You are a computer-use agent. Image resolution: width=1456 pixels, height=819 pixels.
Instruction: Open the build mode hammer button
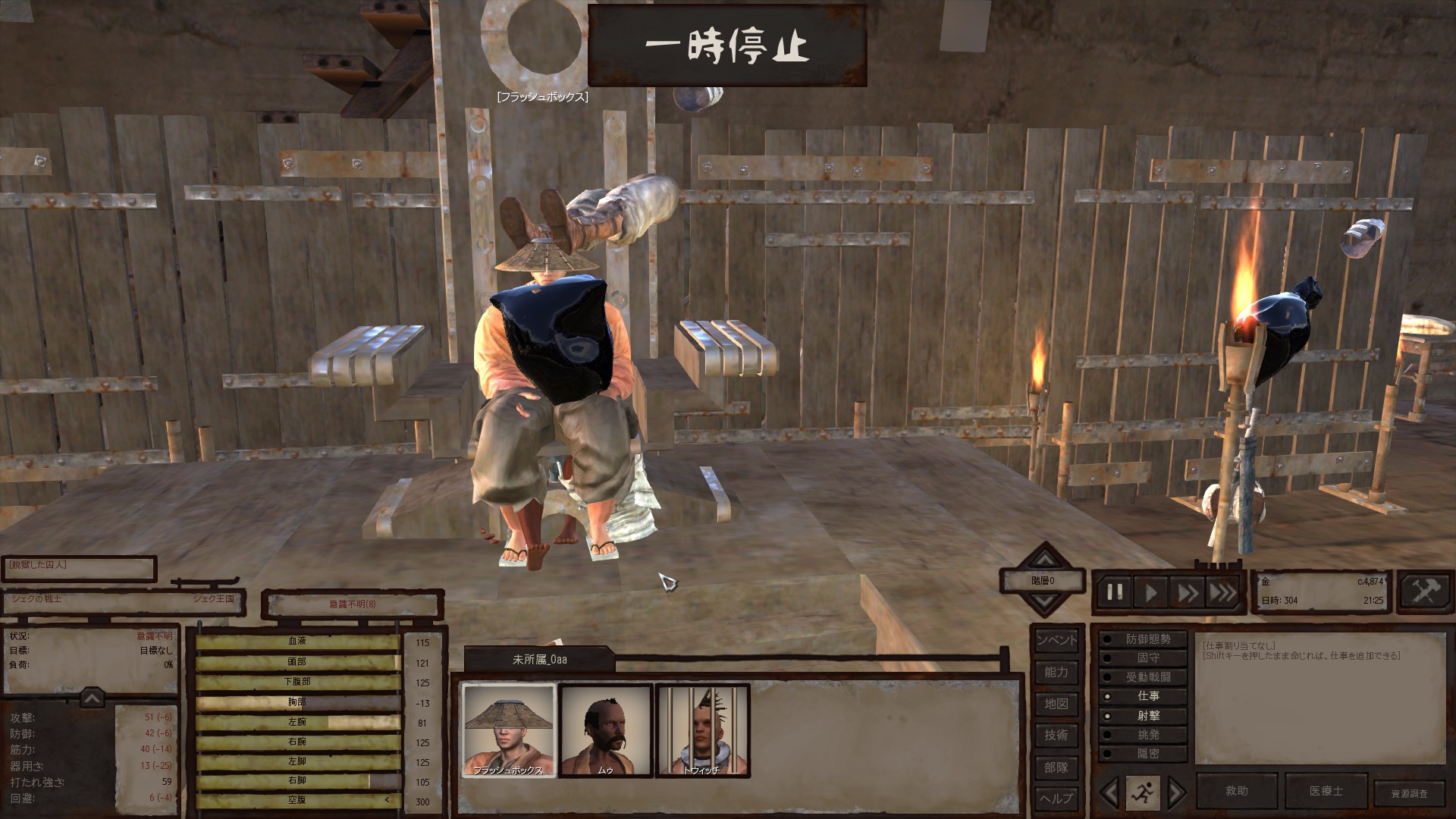pos(1426,591)
